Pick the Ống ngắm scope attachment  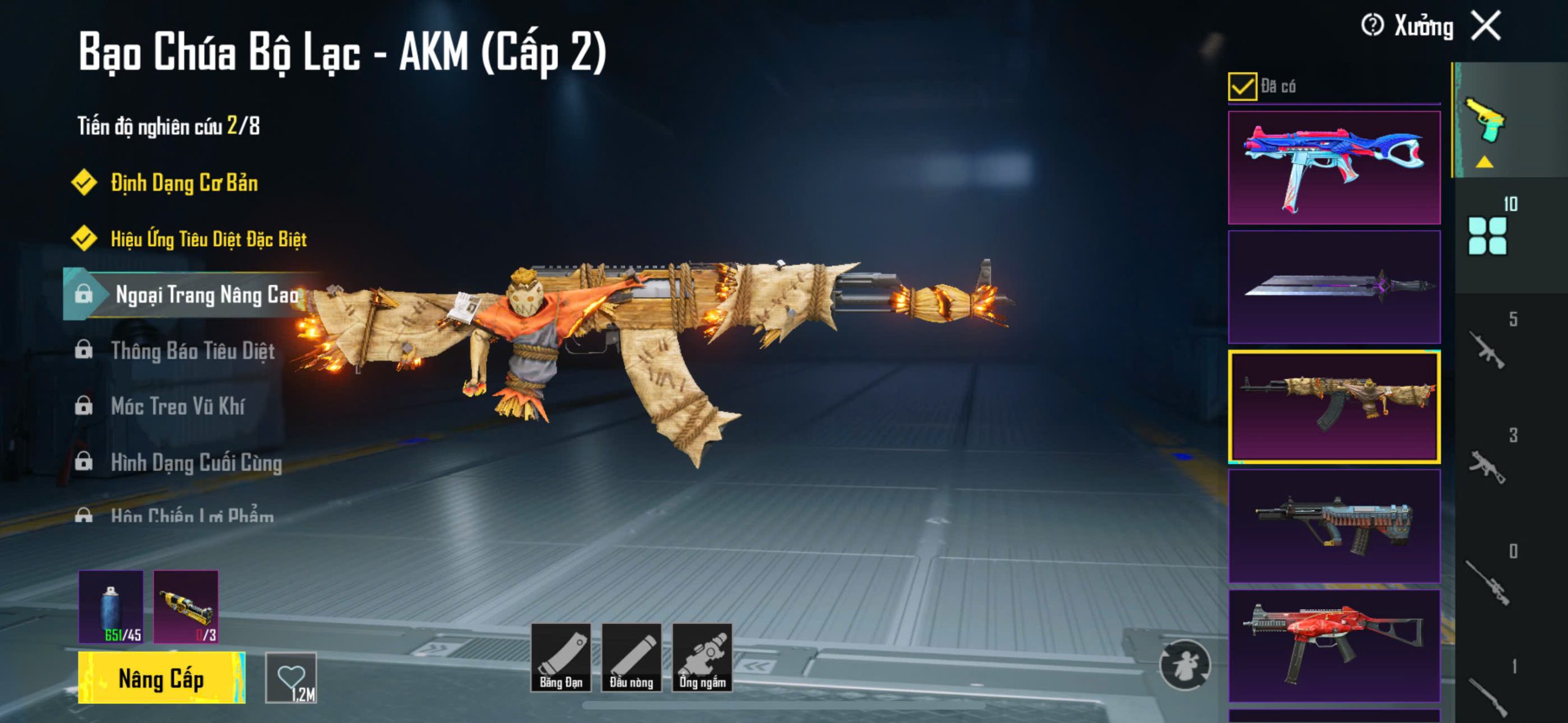coord(703,658)
